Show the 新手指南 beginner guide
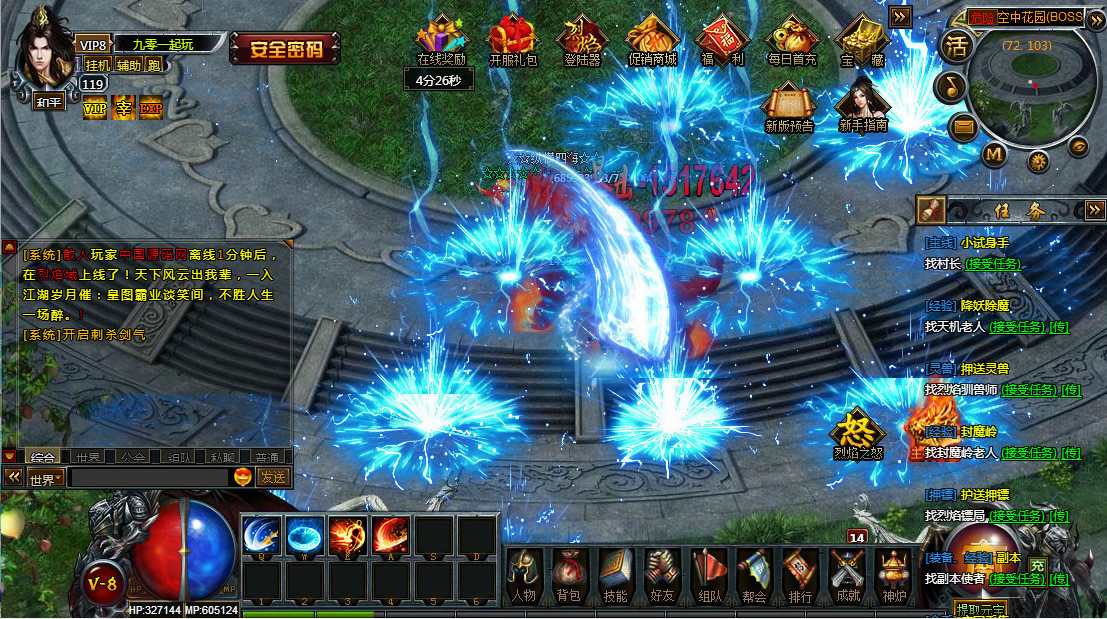Image resolution: width=1107 pixels, height=619 pixels. tap(862, 103)
